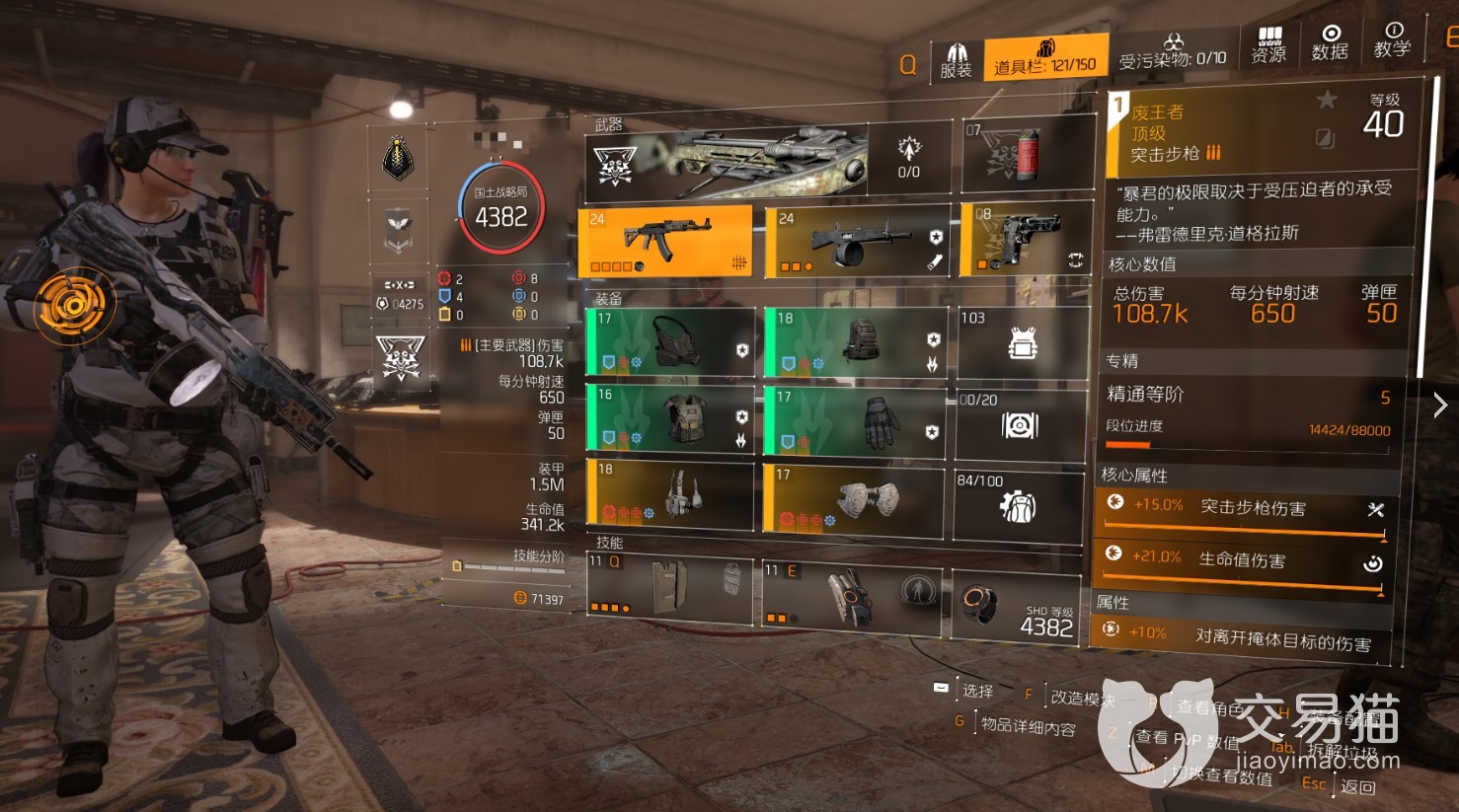The image size is (1459, 812).
Task: Open the 资源 resources tab
Action: coord(1268,44)
